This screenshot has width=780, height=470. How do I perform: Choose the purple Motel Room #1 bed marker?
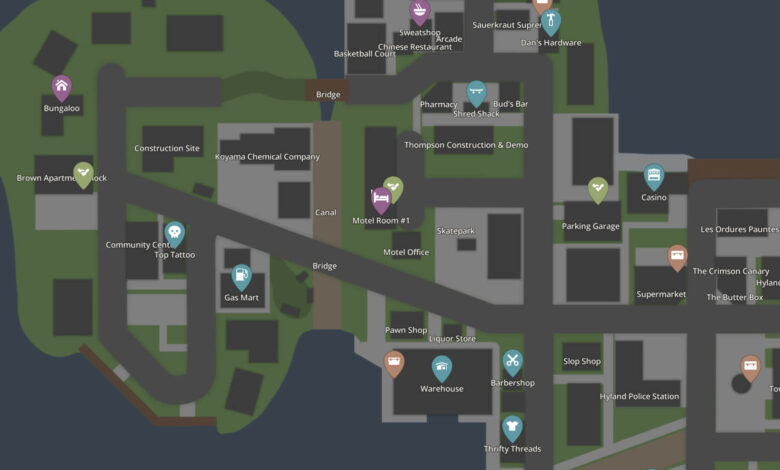(x=381, y=198)
